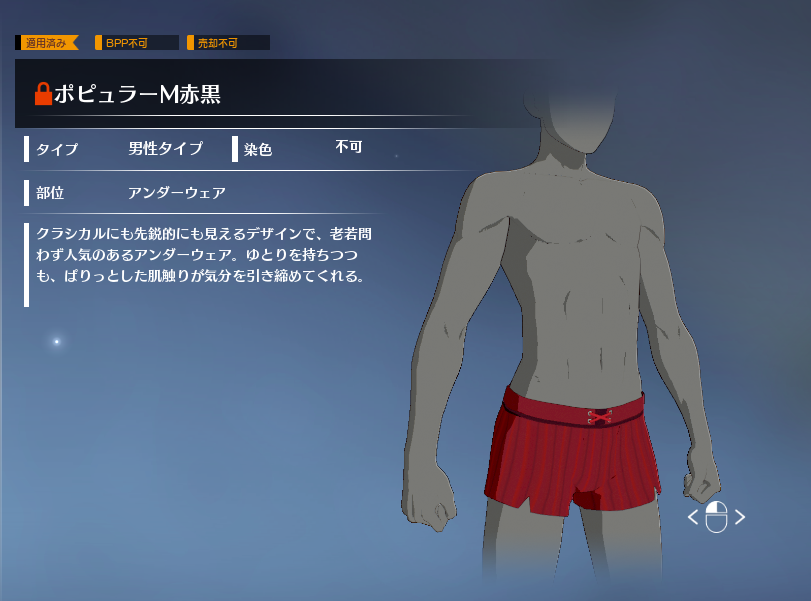811x601 pixels.
Task: Click the left rotate arrow beside the mouse icon
Action: click(x=693, y=517)
